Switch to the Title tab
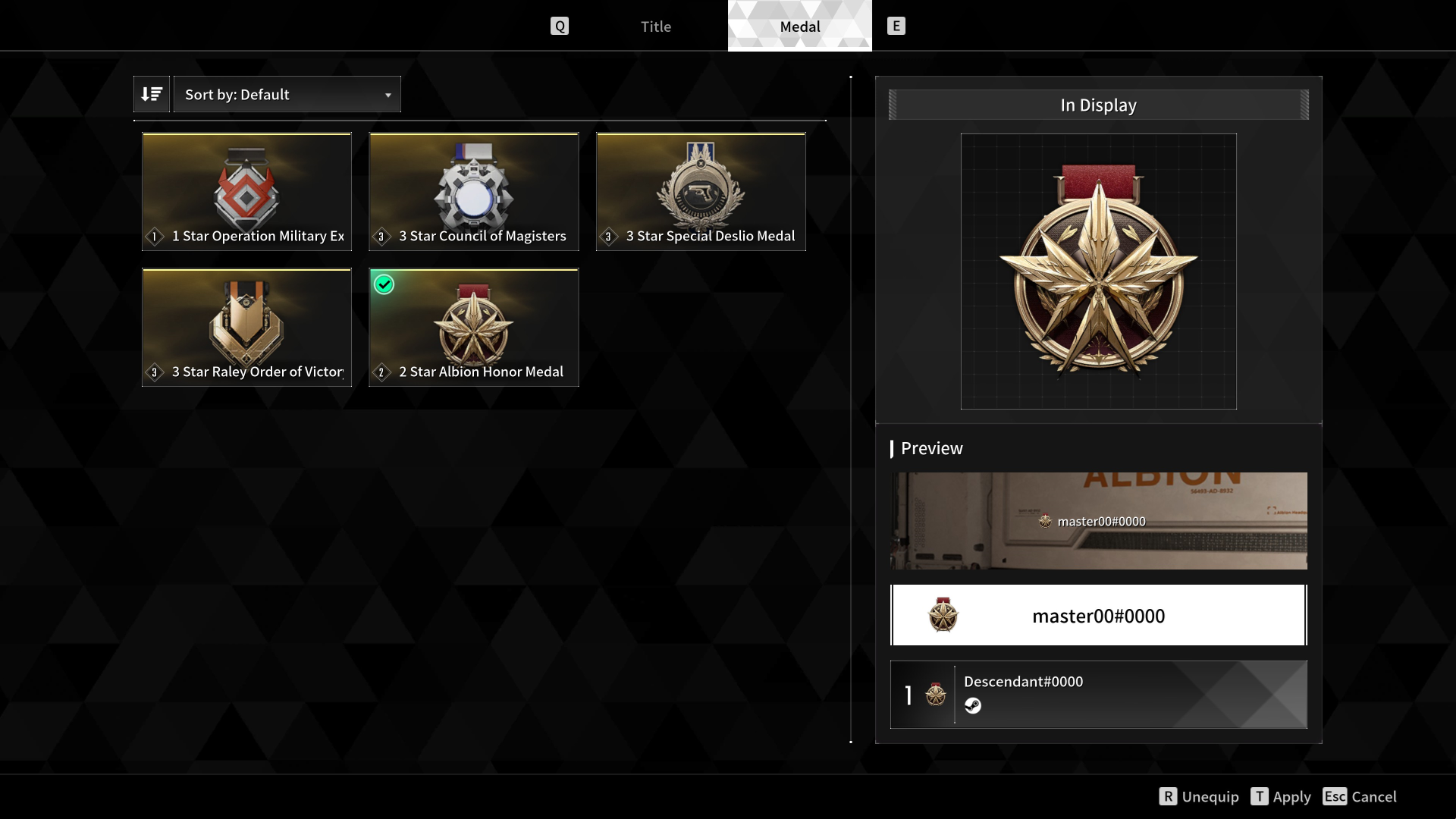The image size is (1456, 819). click(x=655, y=27)
